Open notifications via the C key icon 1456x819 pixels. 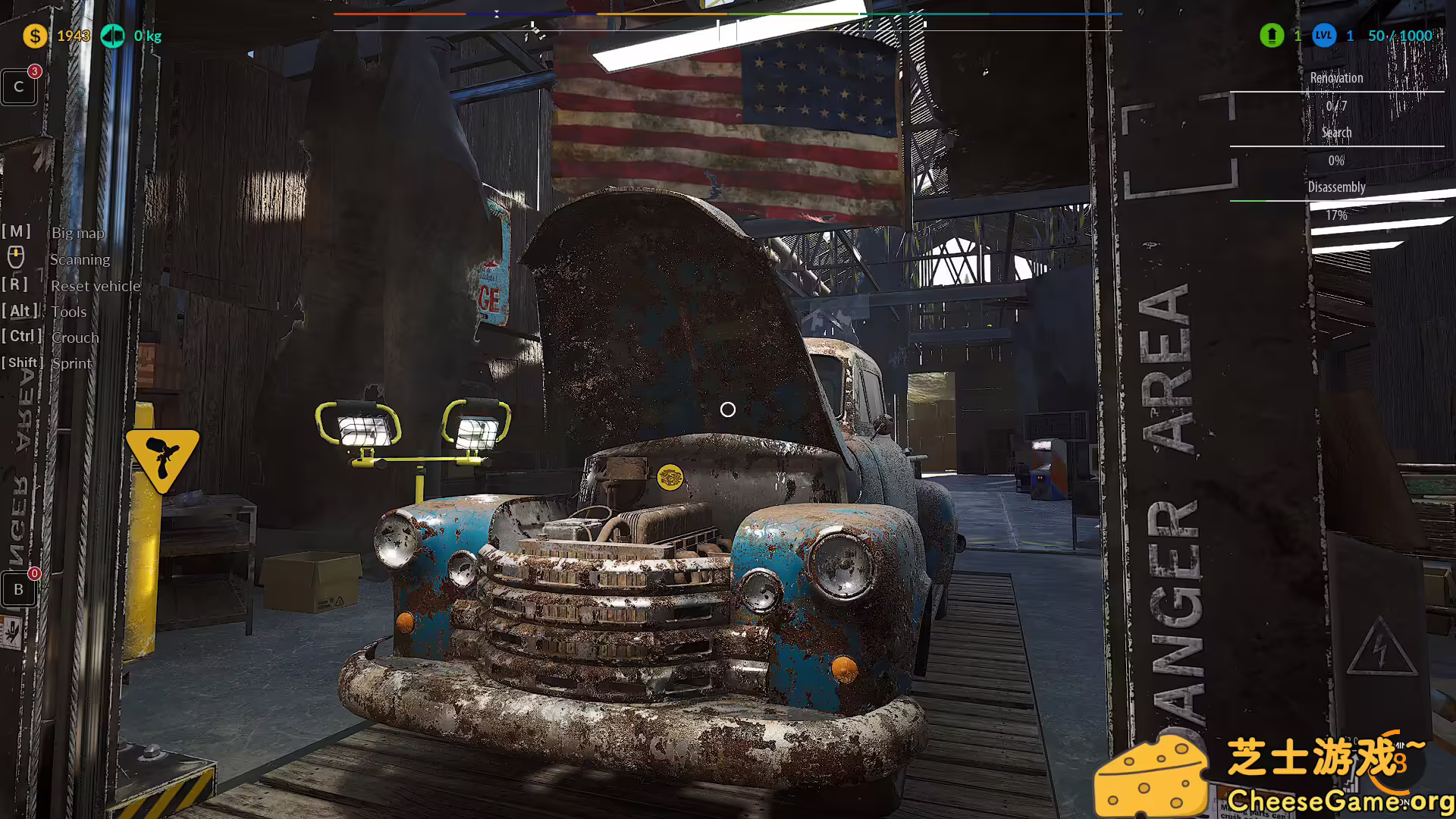18,86
